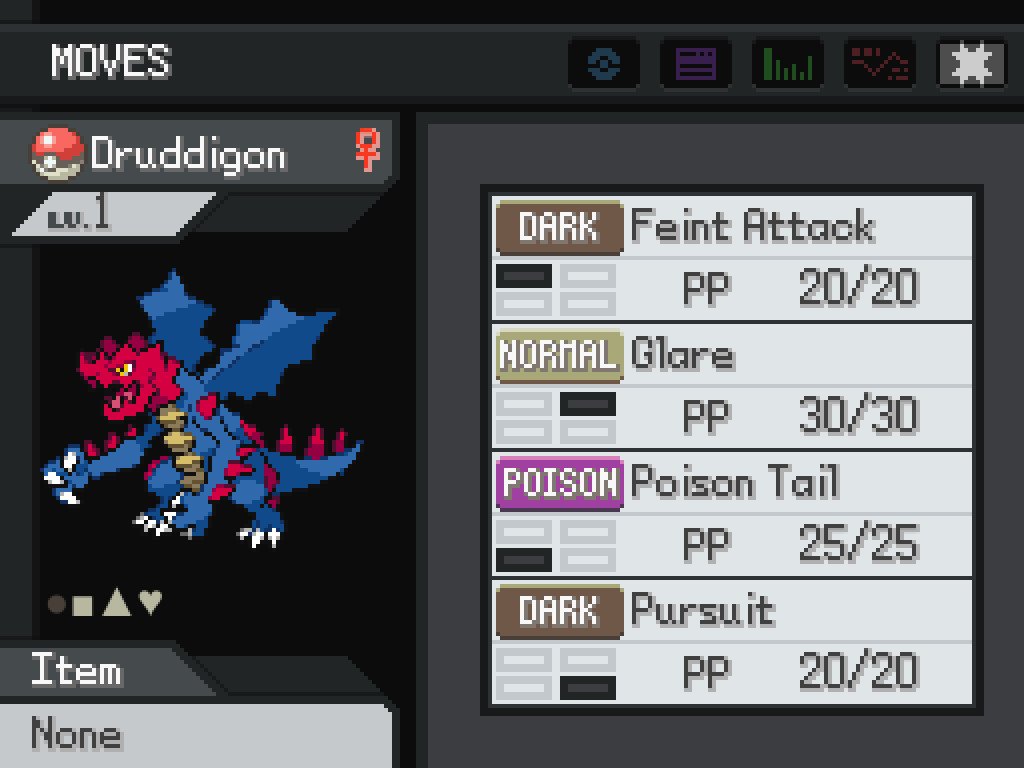
Task: Toggle the circle marking
Action: tap(57, 604)
